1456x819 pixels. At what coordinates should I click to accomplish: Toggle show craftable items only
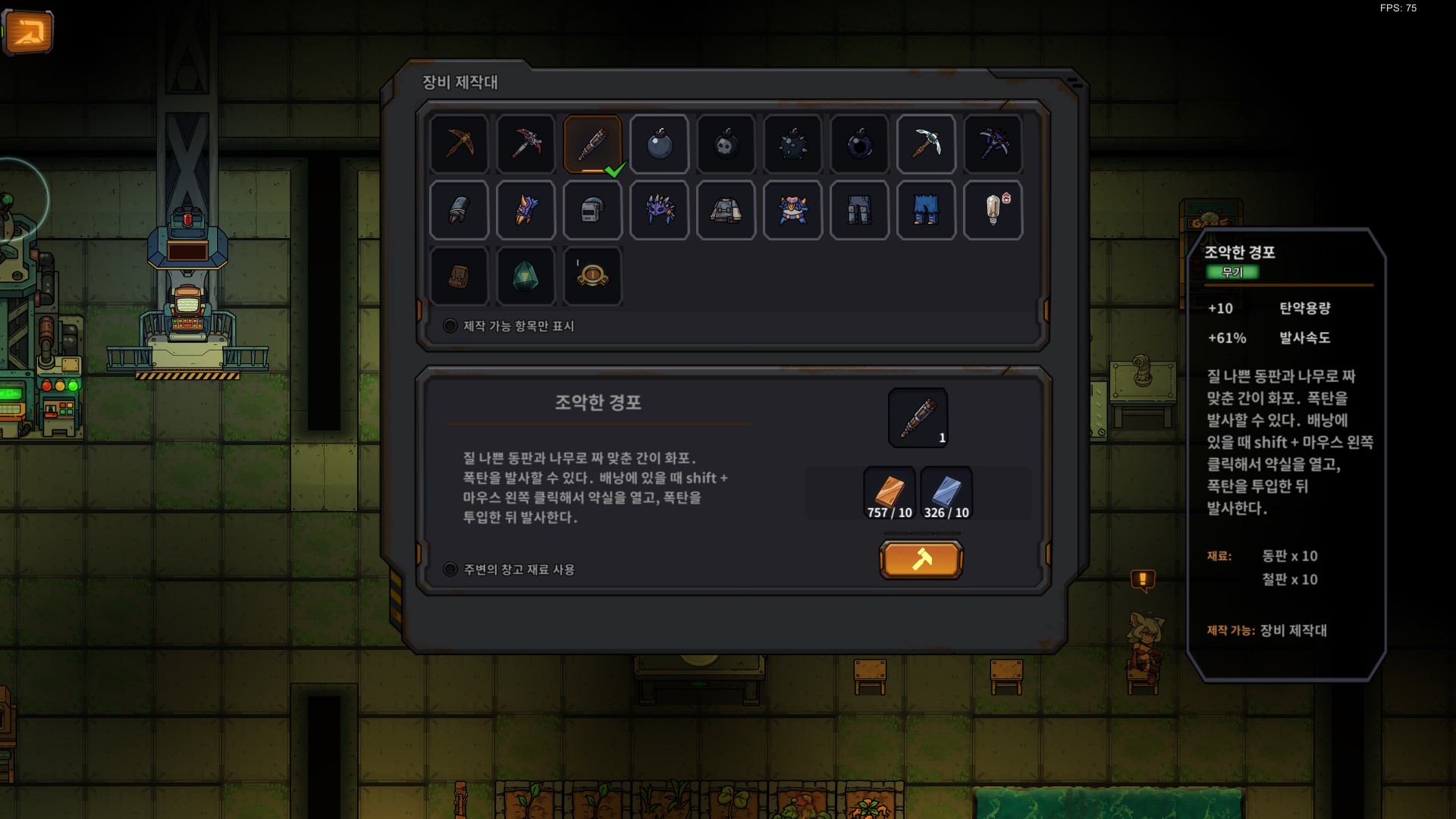[450, 326]
